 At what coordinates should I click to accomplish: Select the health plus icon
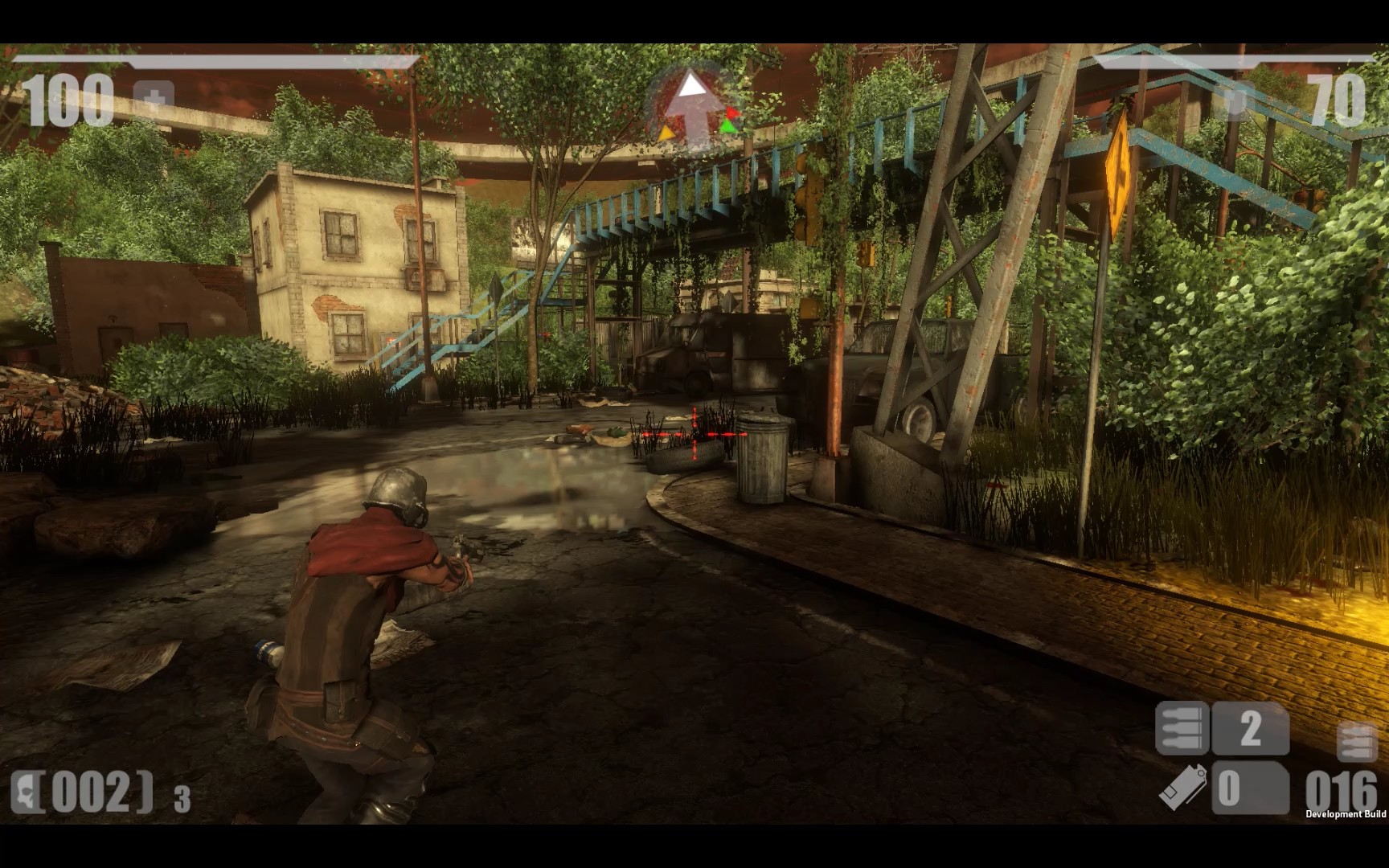[x=154, y=100]
